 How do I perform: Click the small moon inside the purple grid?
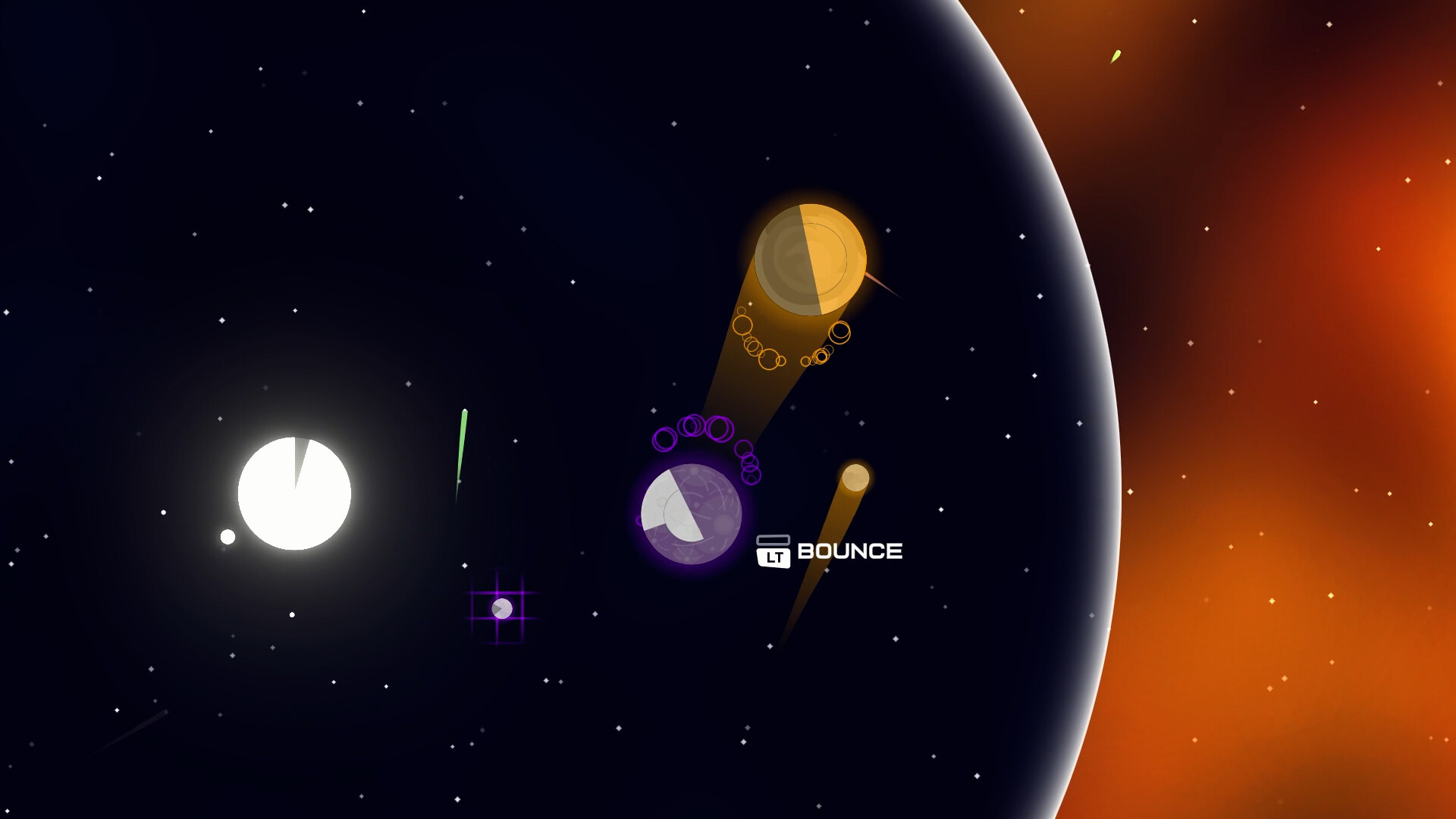[503, 609]
